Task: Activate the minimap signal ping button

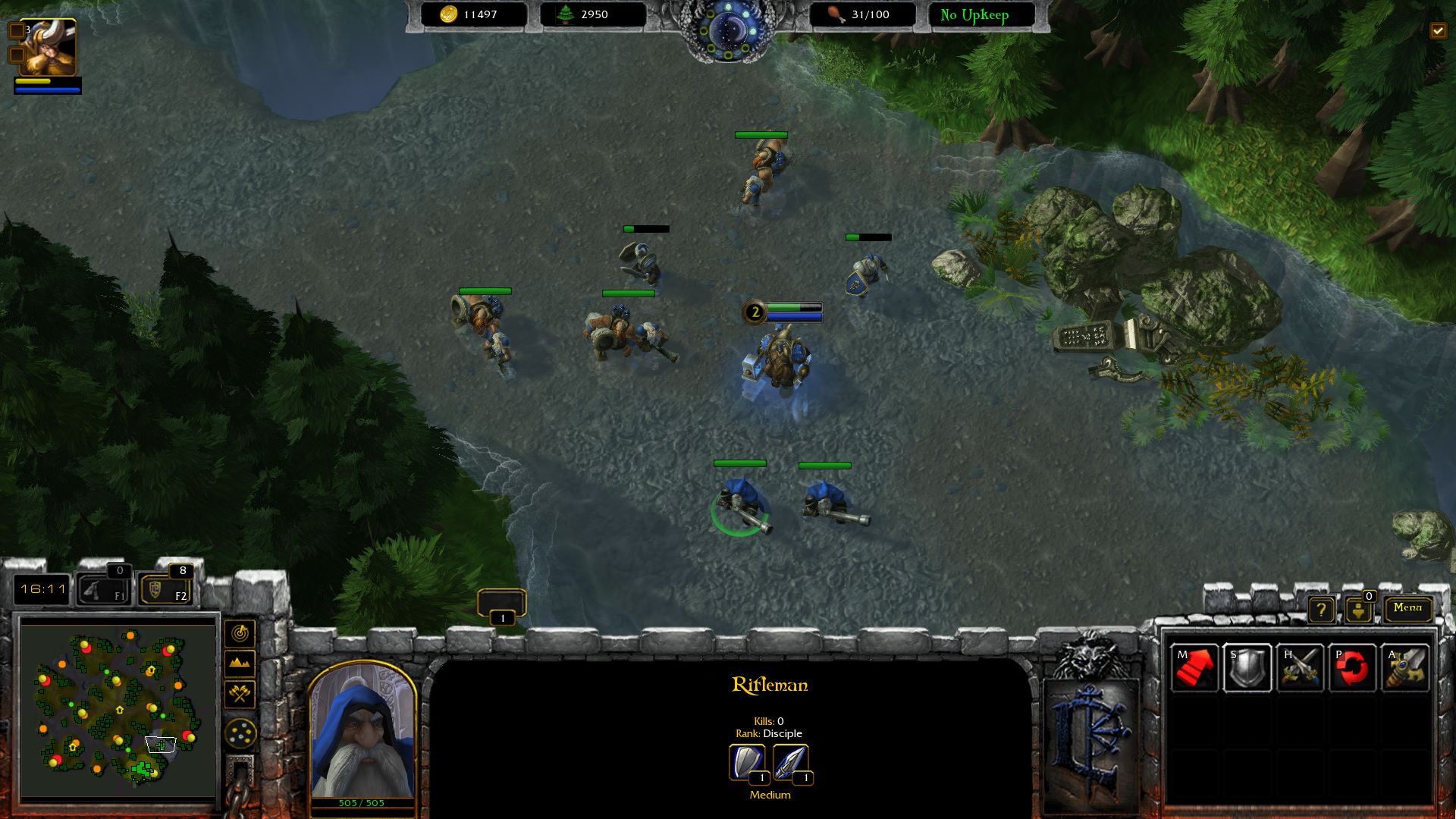Action: (x=240, y=633)
